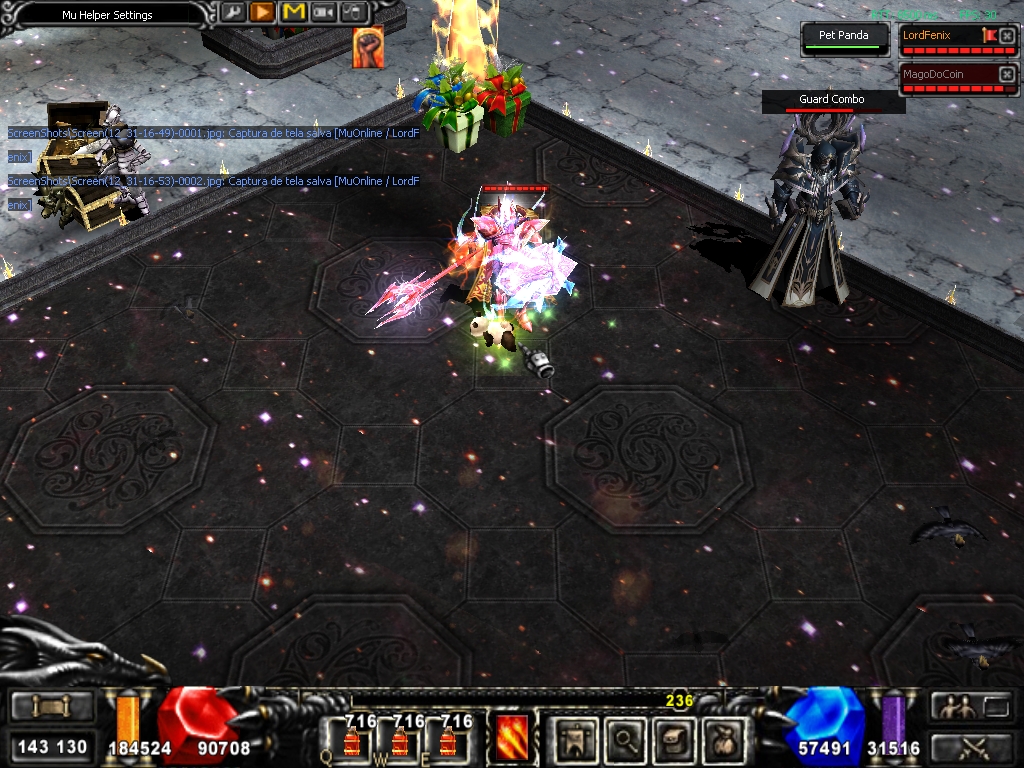Start Mu Helper with the orange play button
The width and height of the screenshot is (1024, 768).
click(262, 12)
